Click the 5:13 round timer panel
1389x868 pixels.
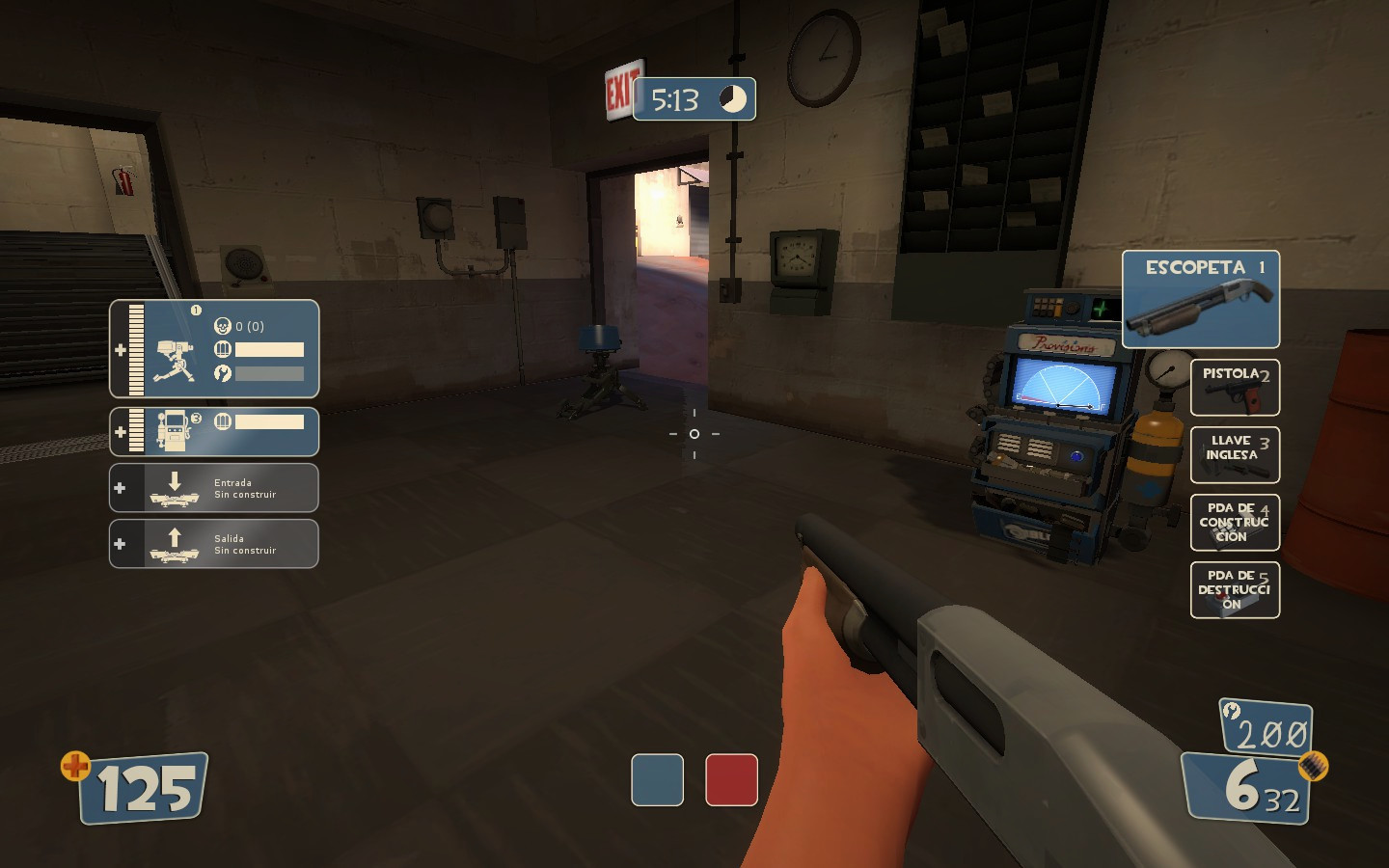694,99
